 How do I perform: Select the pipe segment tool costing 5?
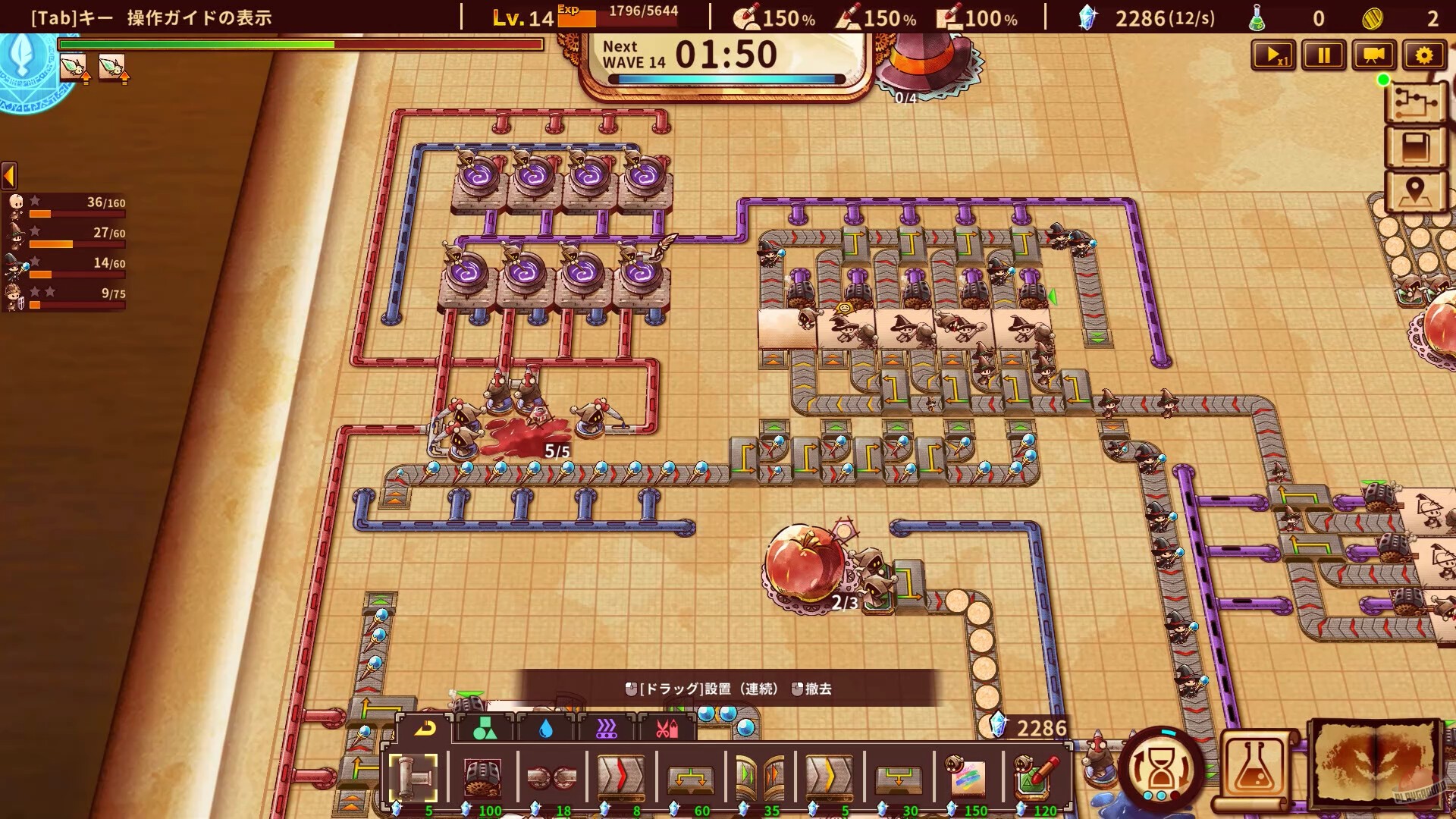tap(413, 775)
